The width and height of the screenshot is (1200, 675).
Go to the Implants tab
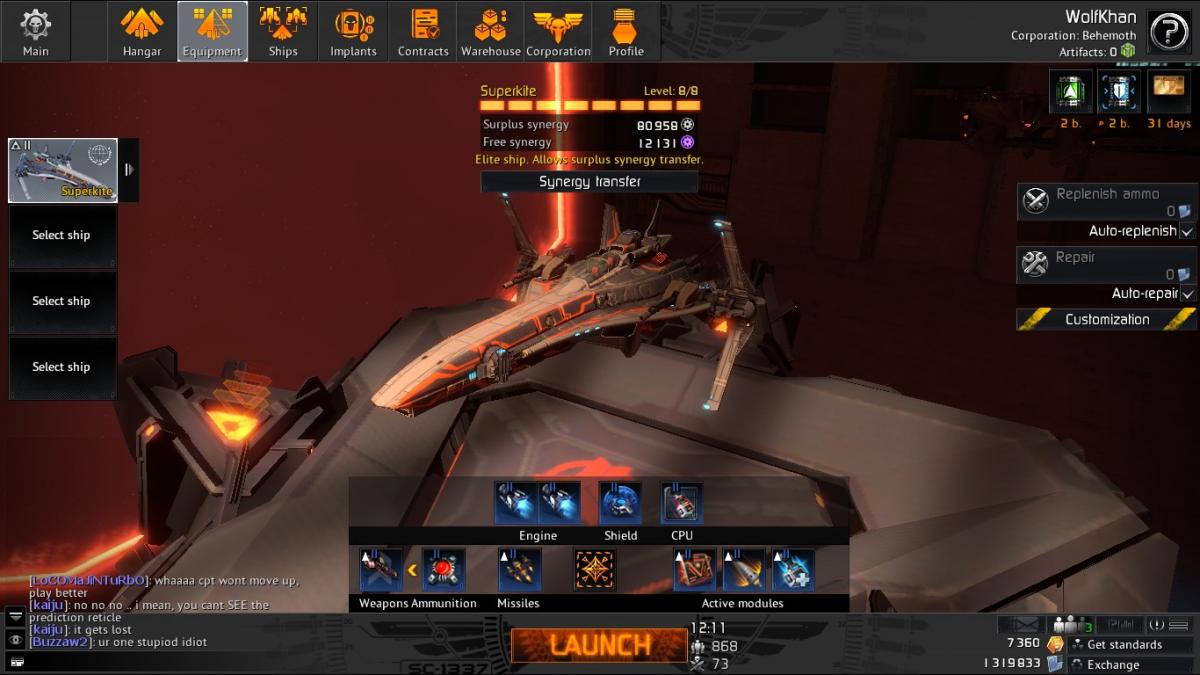pos(353,32)
